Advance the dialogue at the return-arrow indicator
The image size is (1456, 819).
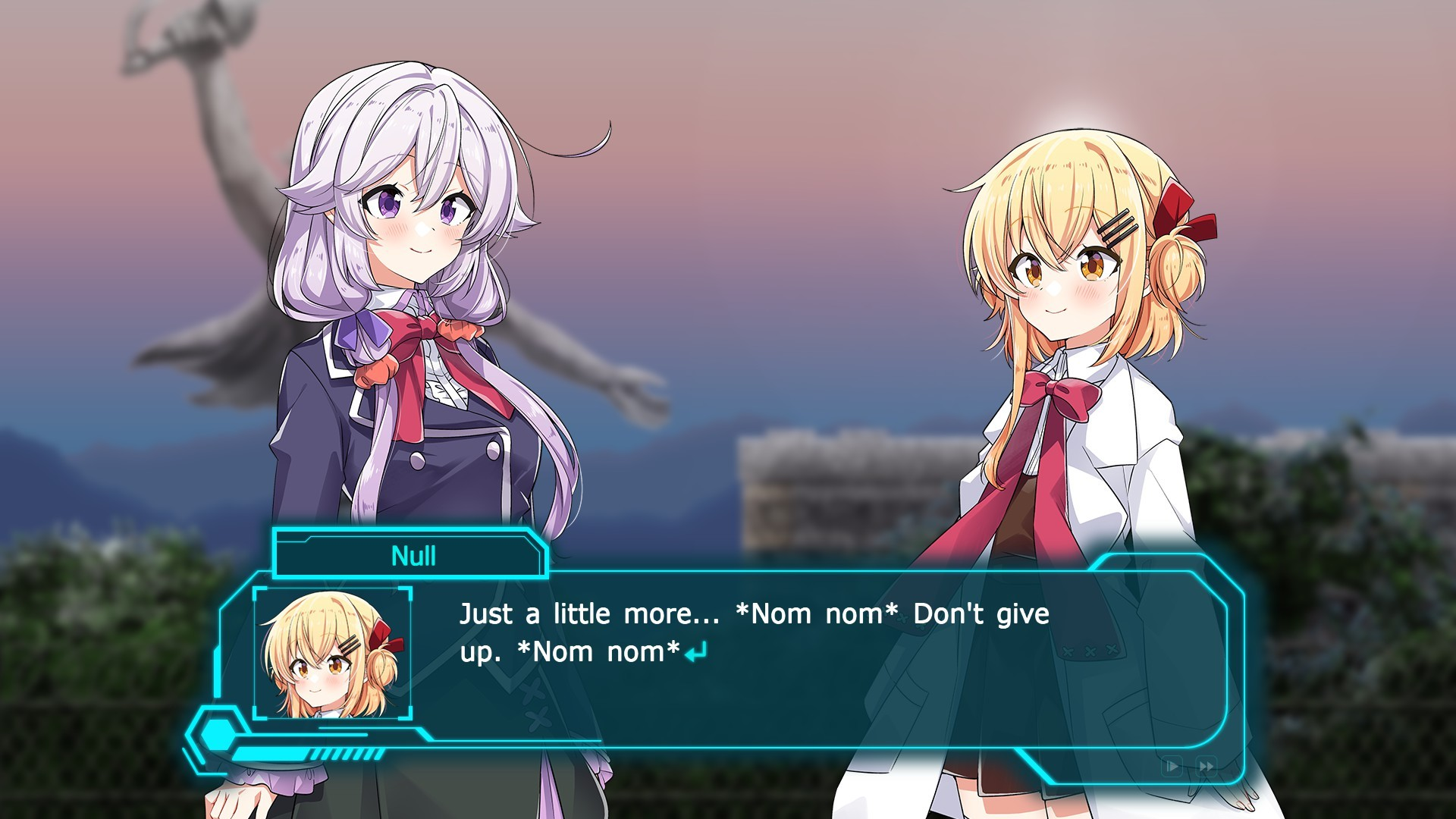(695, 652)
